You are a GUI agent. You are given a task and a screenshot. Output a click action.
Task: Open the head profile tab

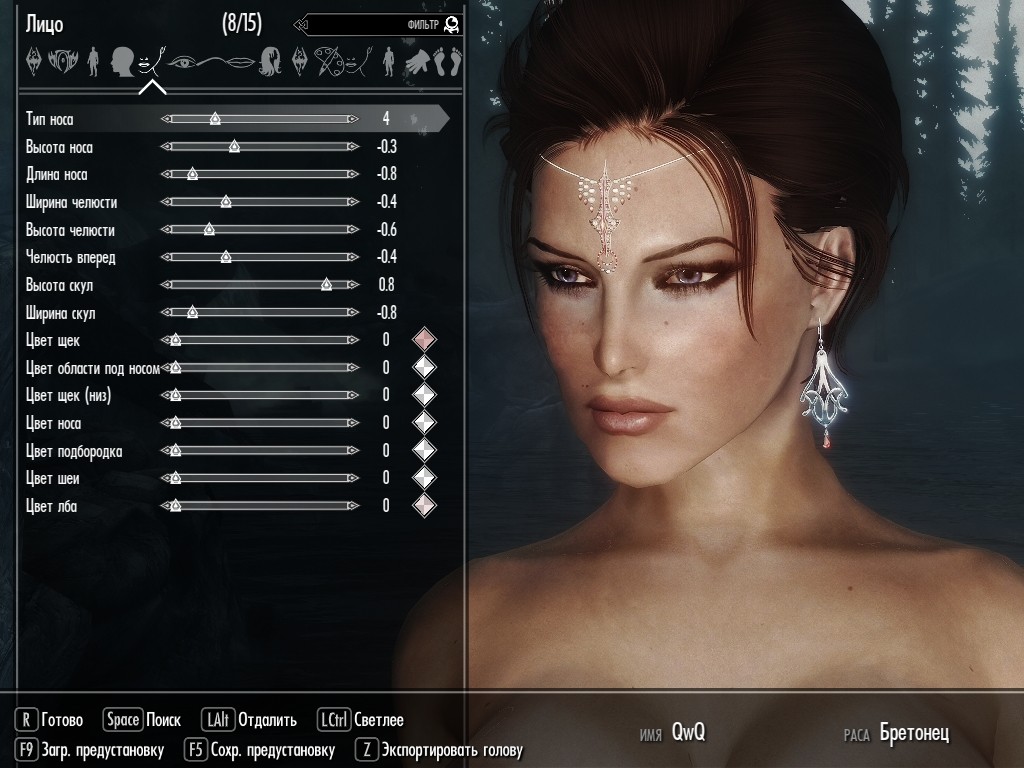click(123, 62)
